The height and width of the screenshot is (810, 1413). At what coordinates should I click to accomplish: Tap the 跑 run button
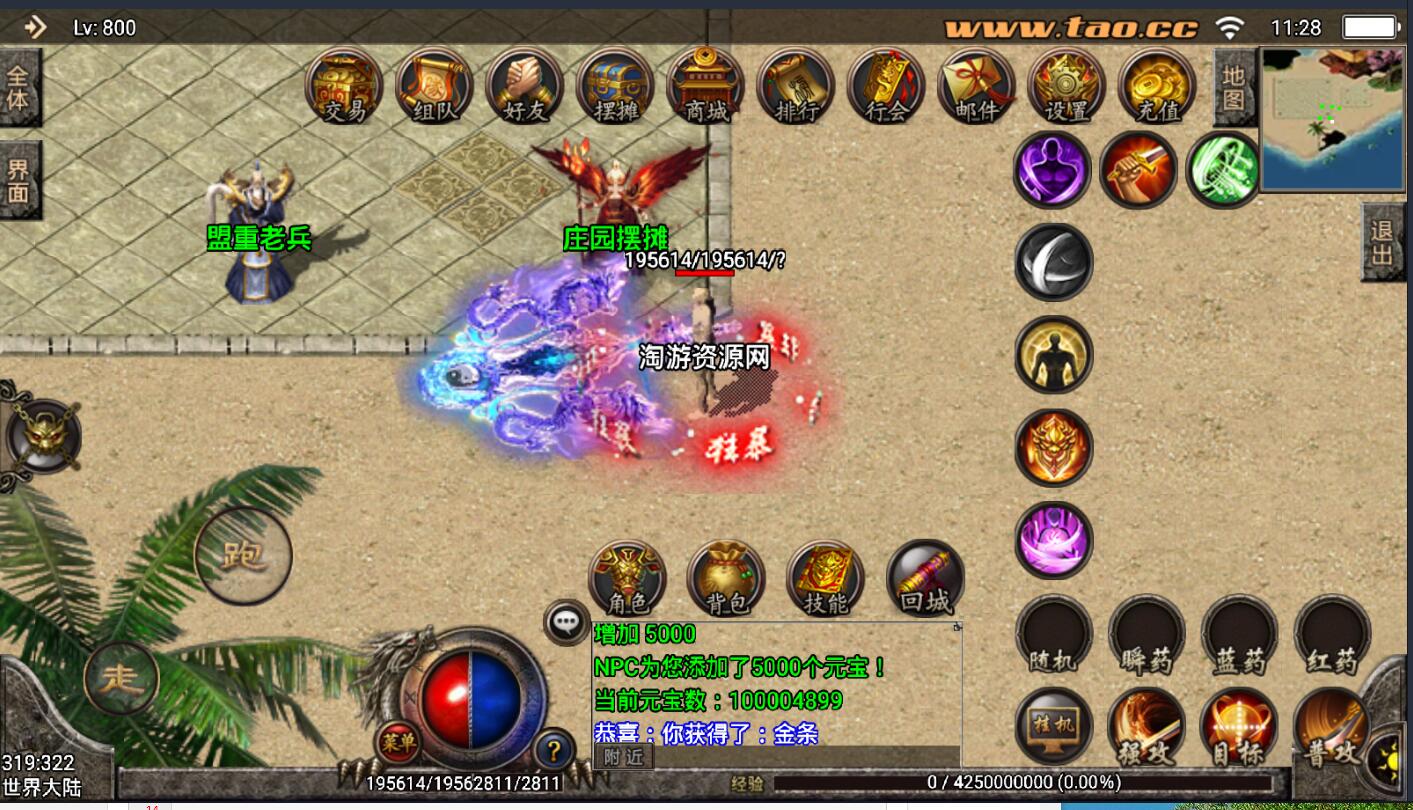click(x=243, y=555)
